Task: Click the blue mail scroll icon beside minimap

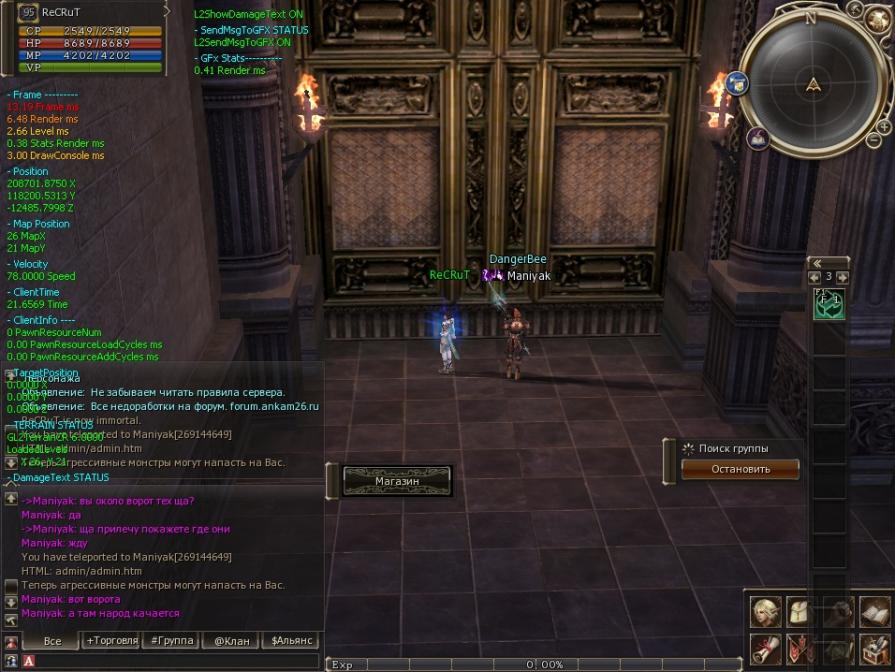Action: pyautogui.click(x=739, y=83)
